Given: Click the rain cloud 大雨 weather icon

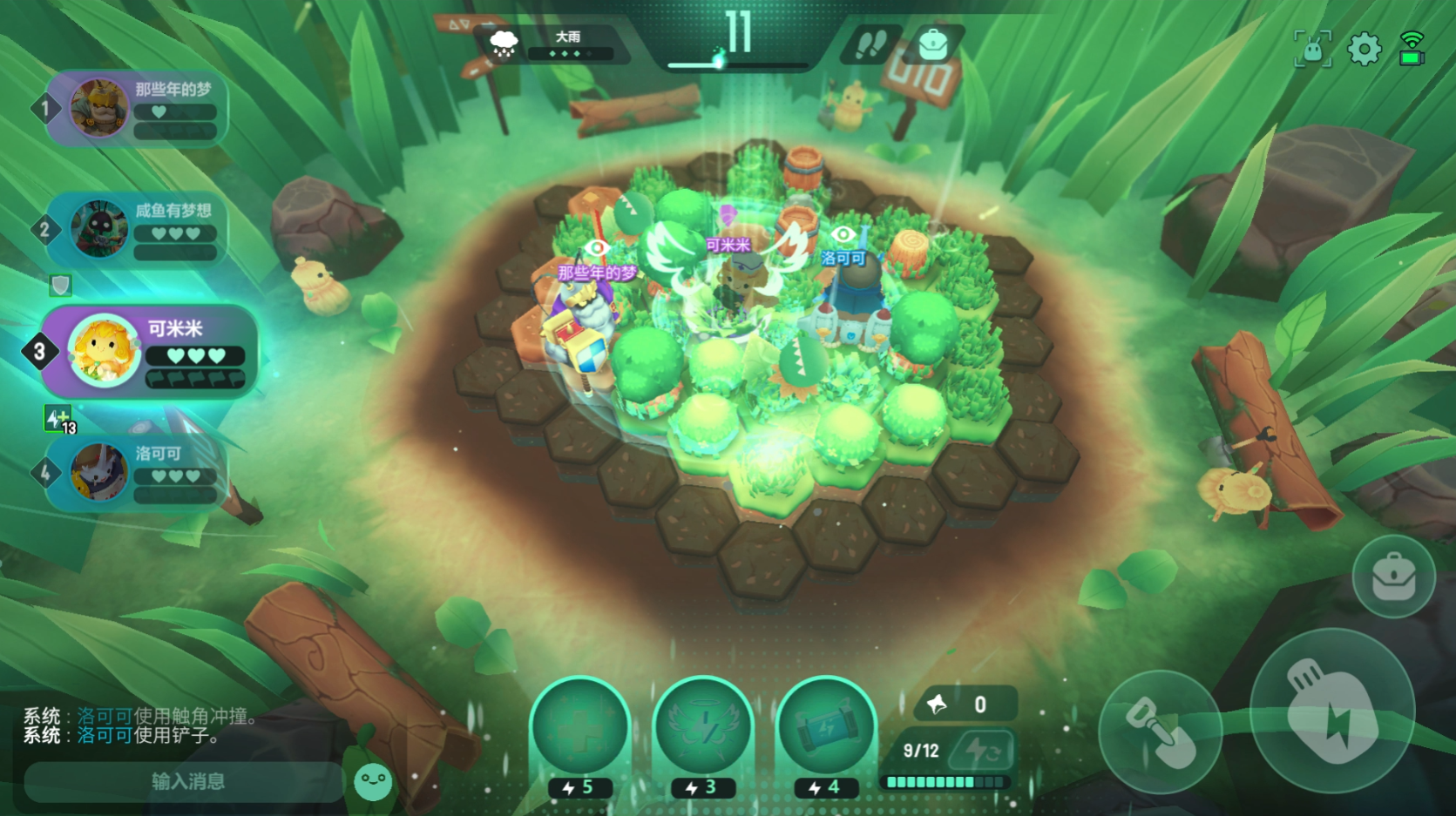Looking at the screenshot, I should 504,44.
